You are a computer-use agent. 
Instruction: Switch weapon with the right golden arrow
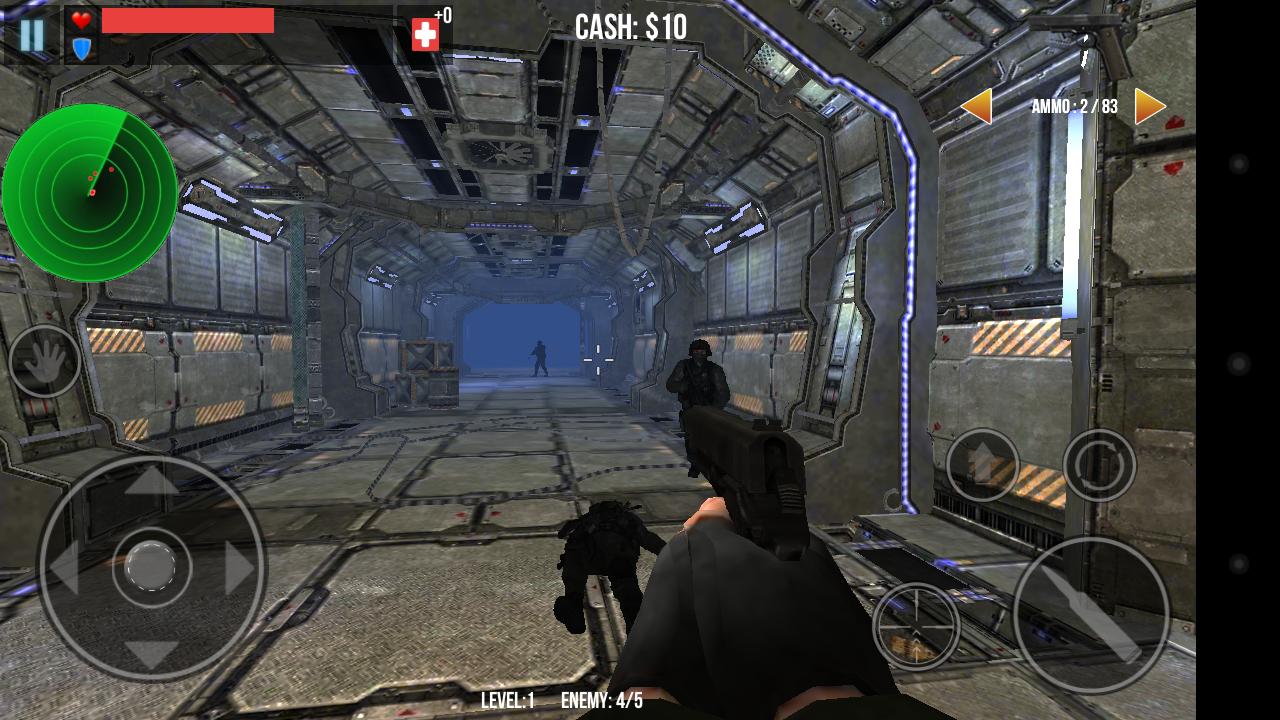[1150, 104]
